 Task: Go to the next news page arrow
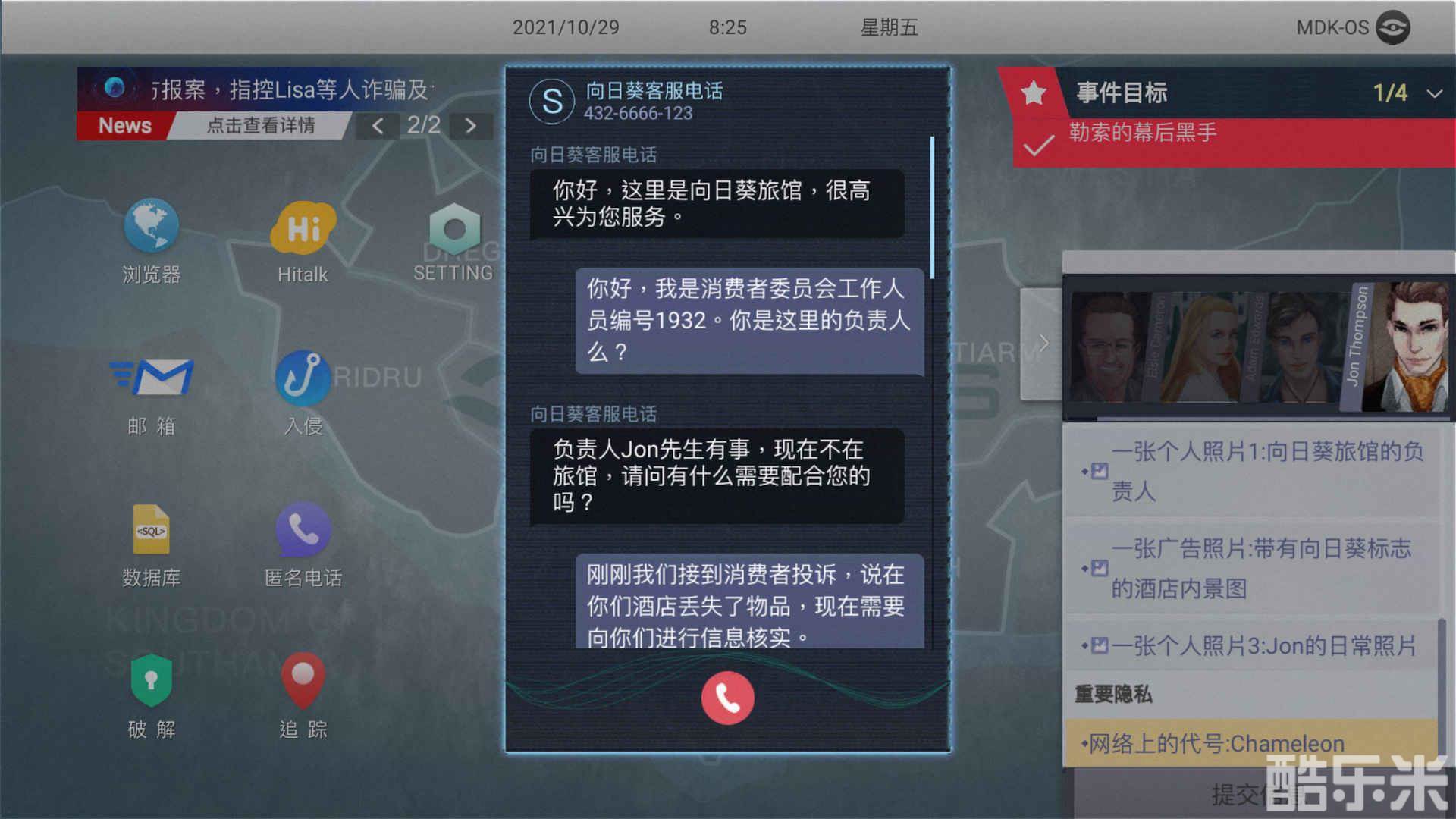(x=472, y=124)
